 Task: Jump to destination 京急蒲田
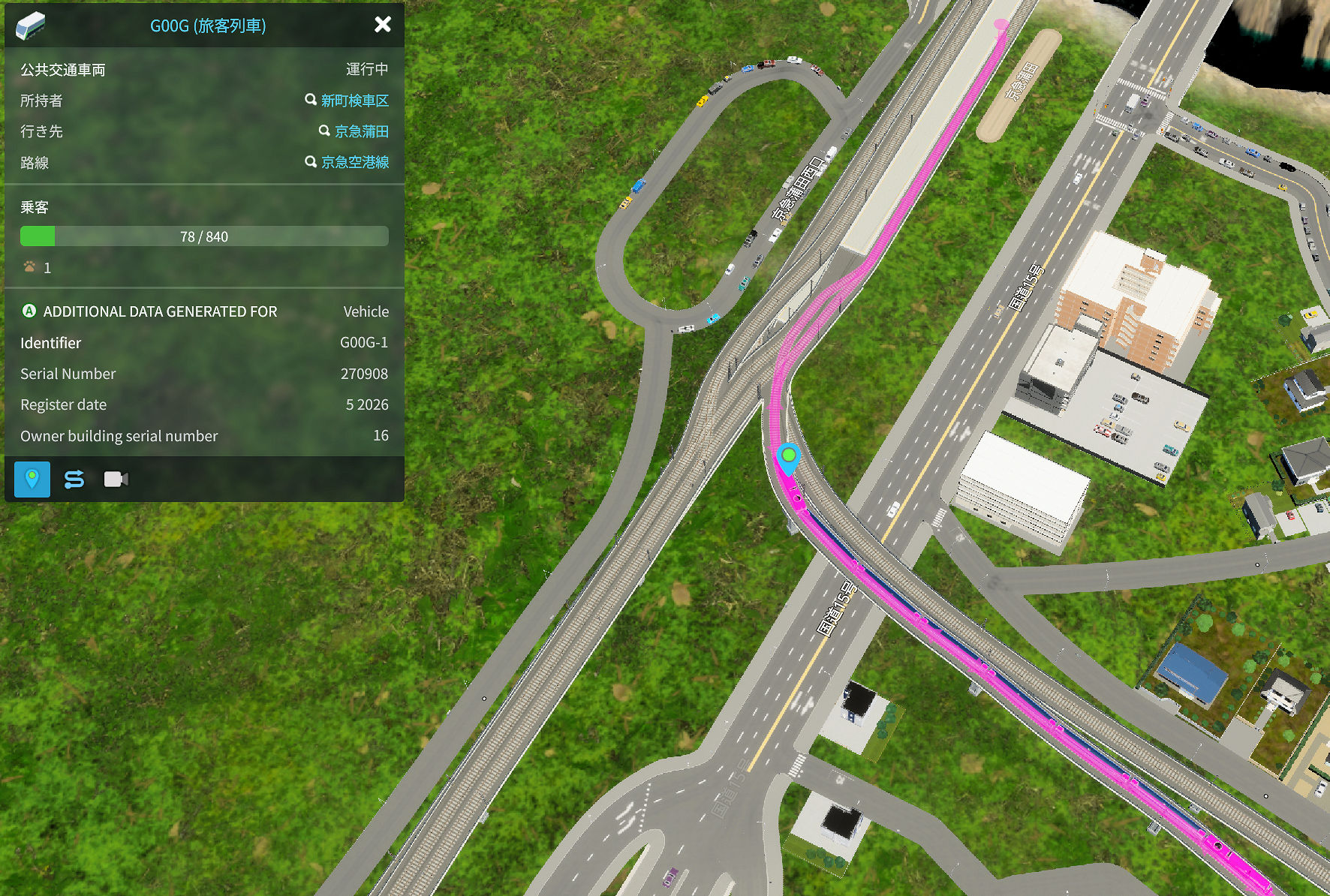[x=361, y=131]
